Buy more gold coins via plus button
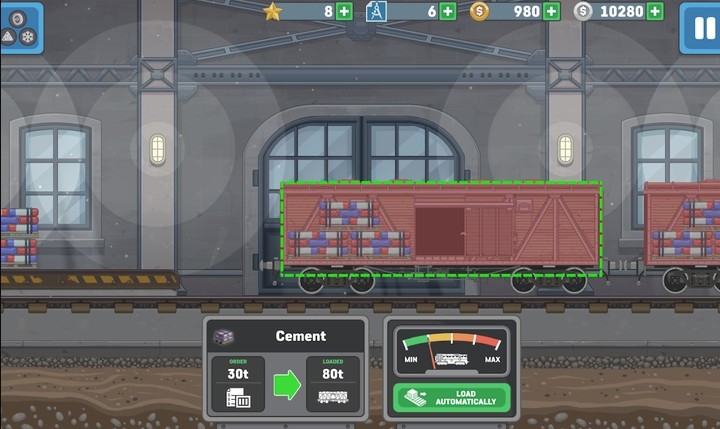The width and height of the screenshot is (720, 429). click(x=551, y=11)
